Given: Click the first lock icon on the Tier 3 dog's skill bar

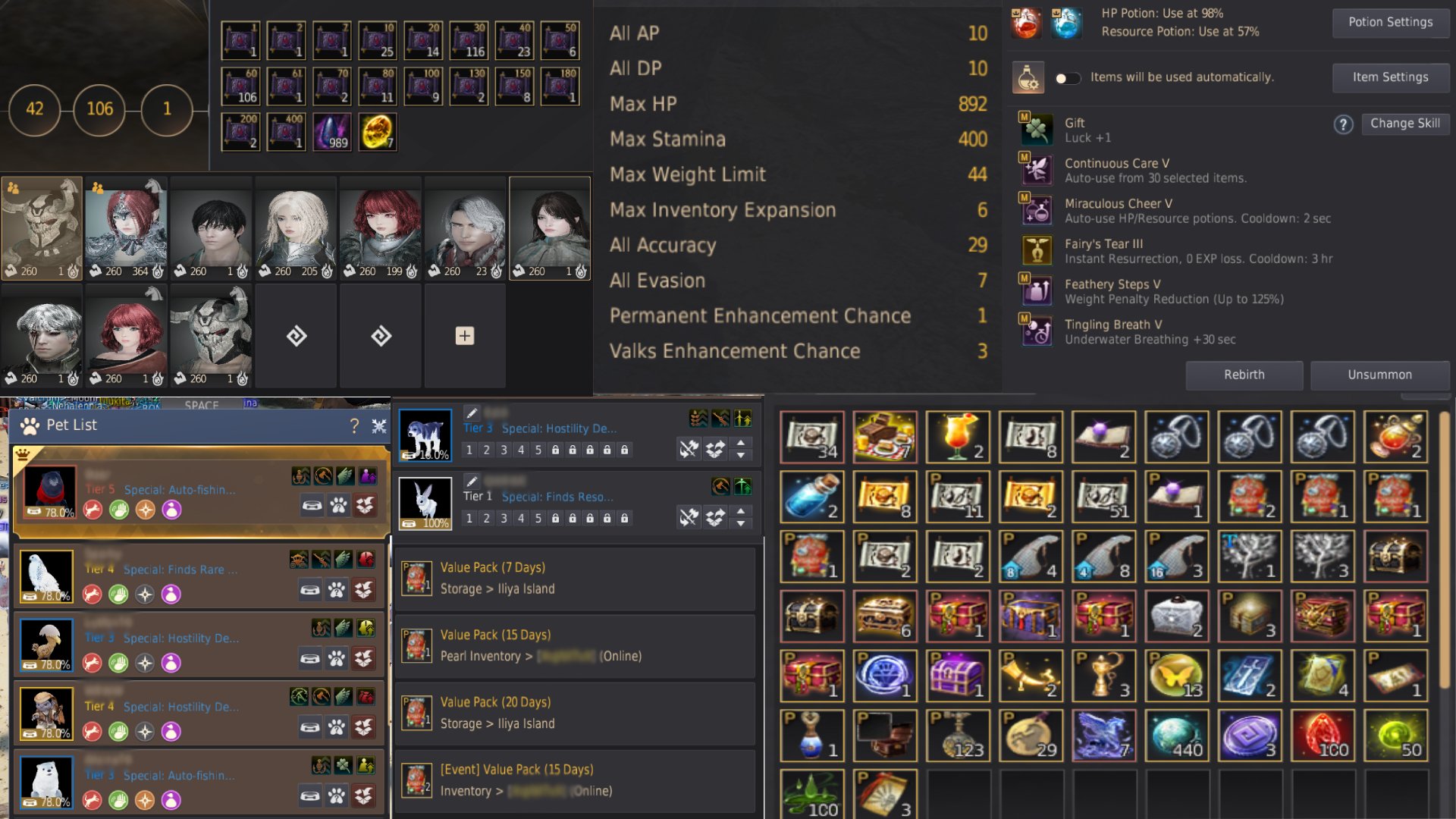Looking at the screenshot, I should point(557,449).
